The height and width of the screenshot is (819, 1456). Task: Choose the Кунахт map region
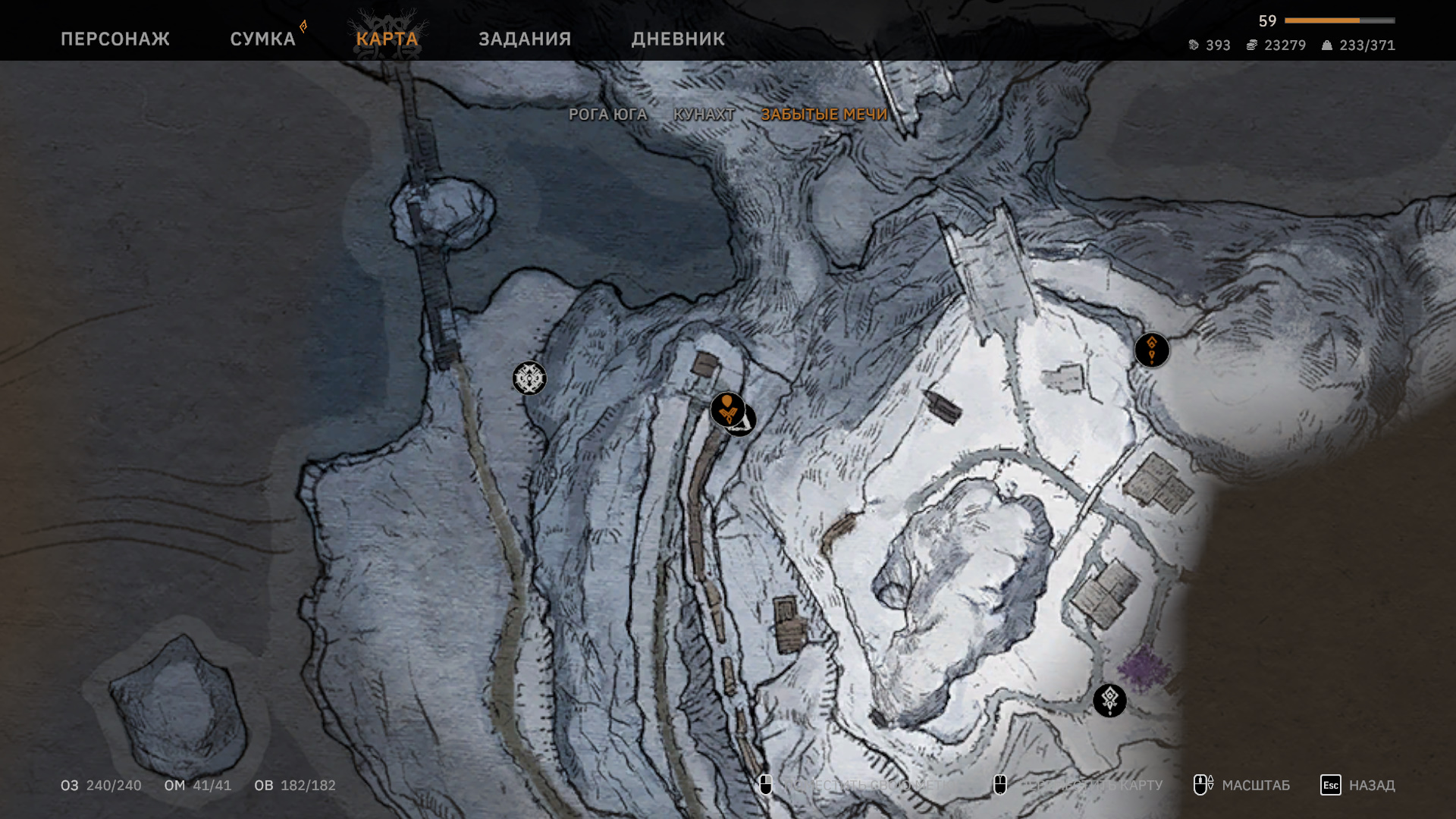tap(704, 115)
